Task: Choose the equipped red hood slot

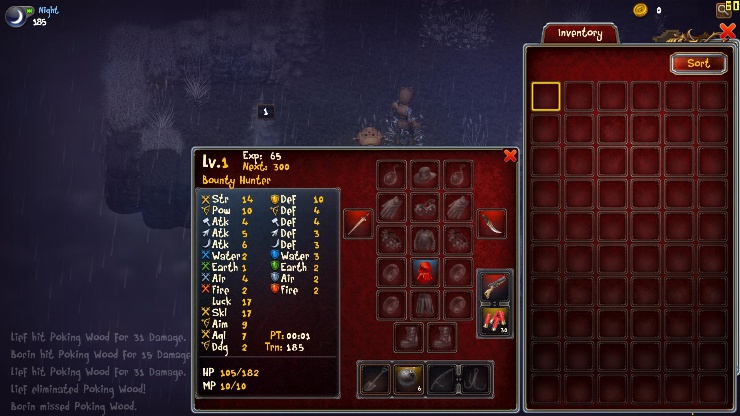Action: point(425,272)
